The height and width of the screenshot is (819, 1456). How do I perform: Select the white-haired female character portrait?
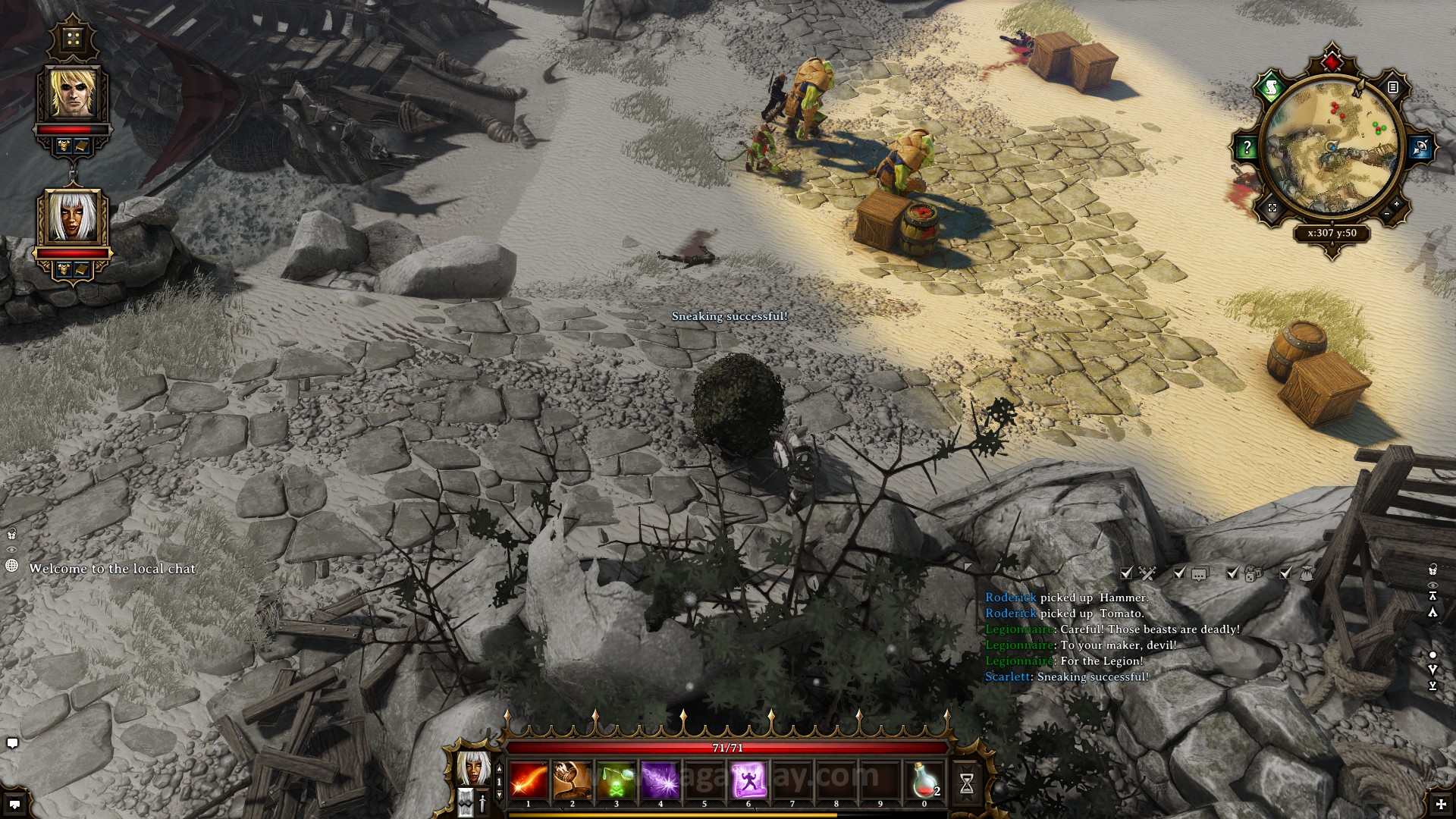click(73, 218)
